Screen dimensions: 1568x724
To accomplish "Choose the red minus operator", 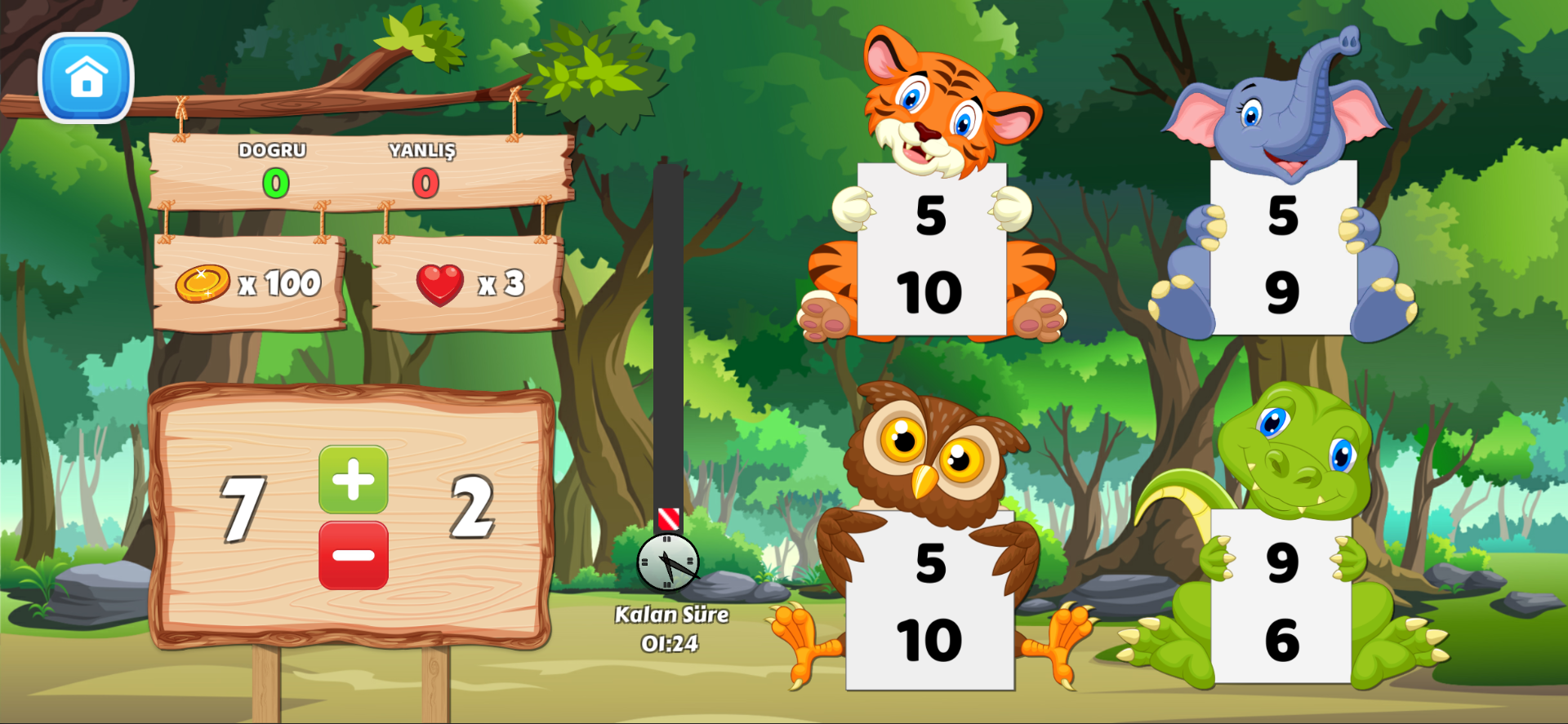I will tap(353, 556).
